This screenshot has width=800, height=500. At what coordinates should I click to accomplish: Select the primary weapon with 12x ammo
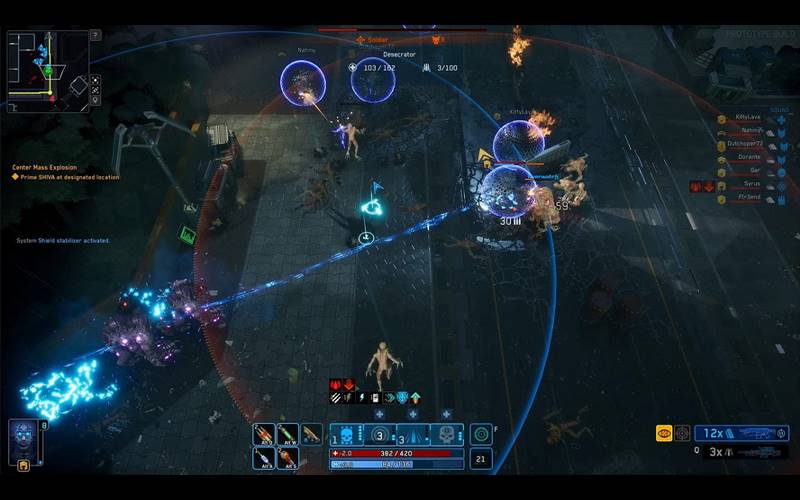tap(741, 433)
